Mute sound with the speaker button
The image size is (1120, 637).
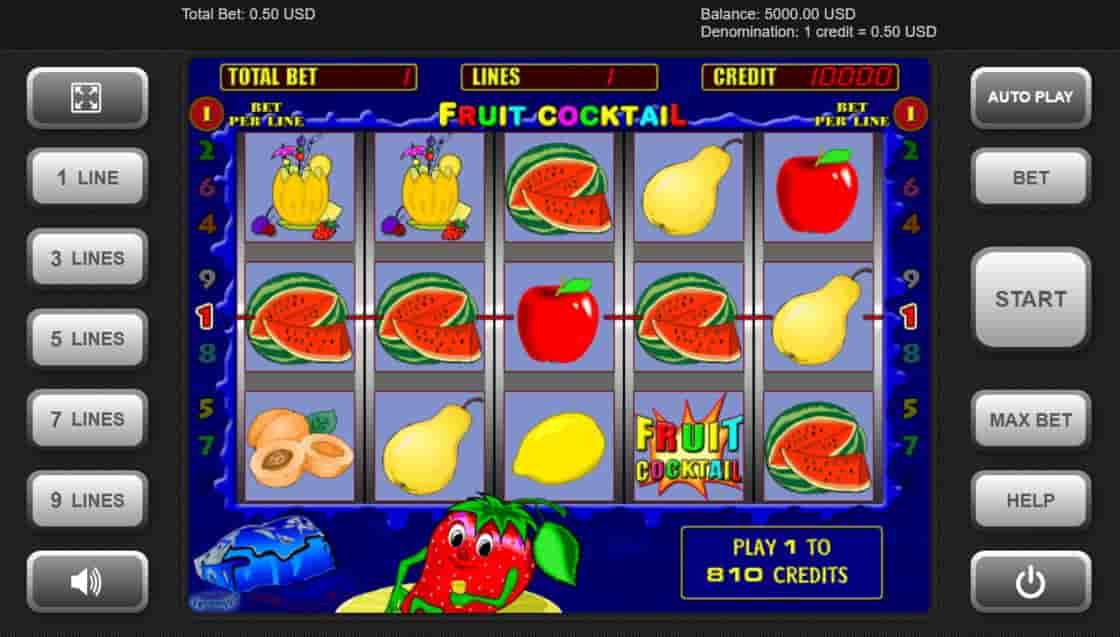pyautogui.click(x=87, y=581)
